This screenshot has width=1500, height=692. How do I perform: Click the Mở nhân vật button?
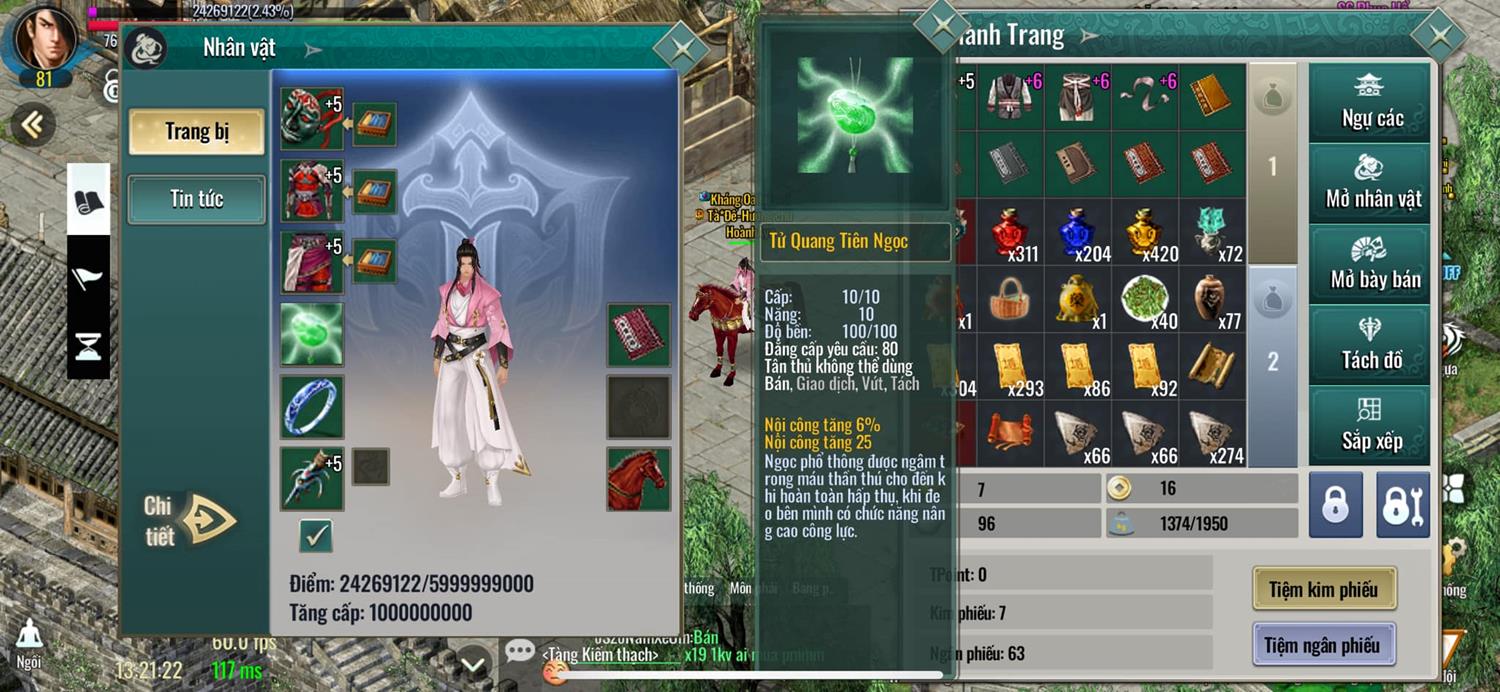click(x=1371, y=184)
